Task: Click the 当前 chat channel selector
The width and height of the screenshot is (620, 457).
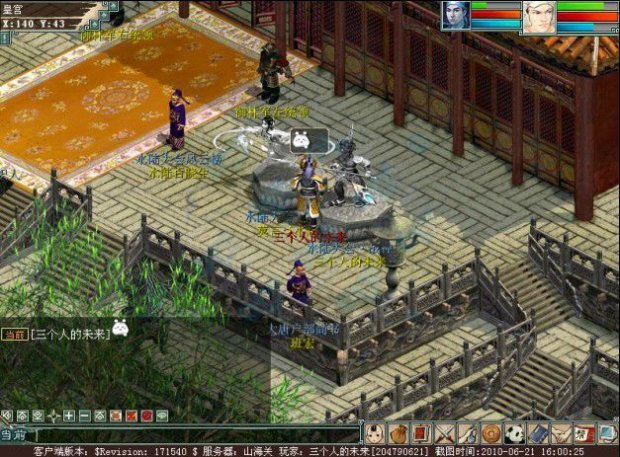Action: coord(12,435)
